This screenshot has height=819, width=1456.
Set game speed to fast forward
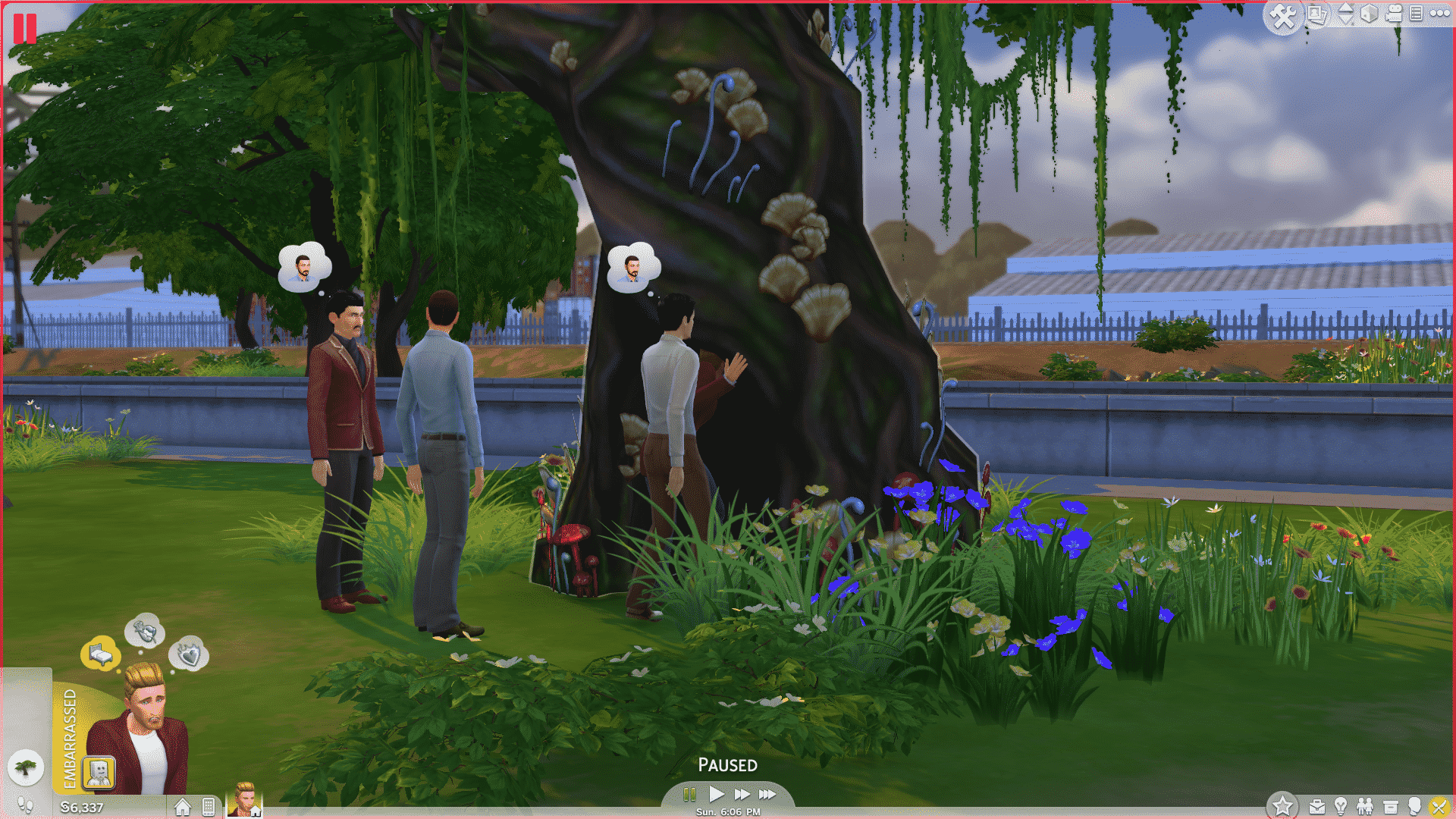coord(742,794)
